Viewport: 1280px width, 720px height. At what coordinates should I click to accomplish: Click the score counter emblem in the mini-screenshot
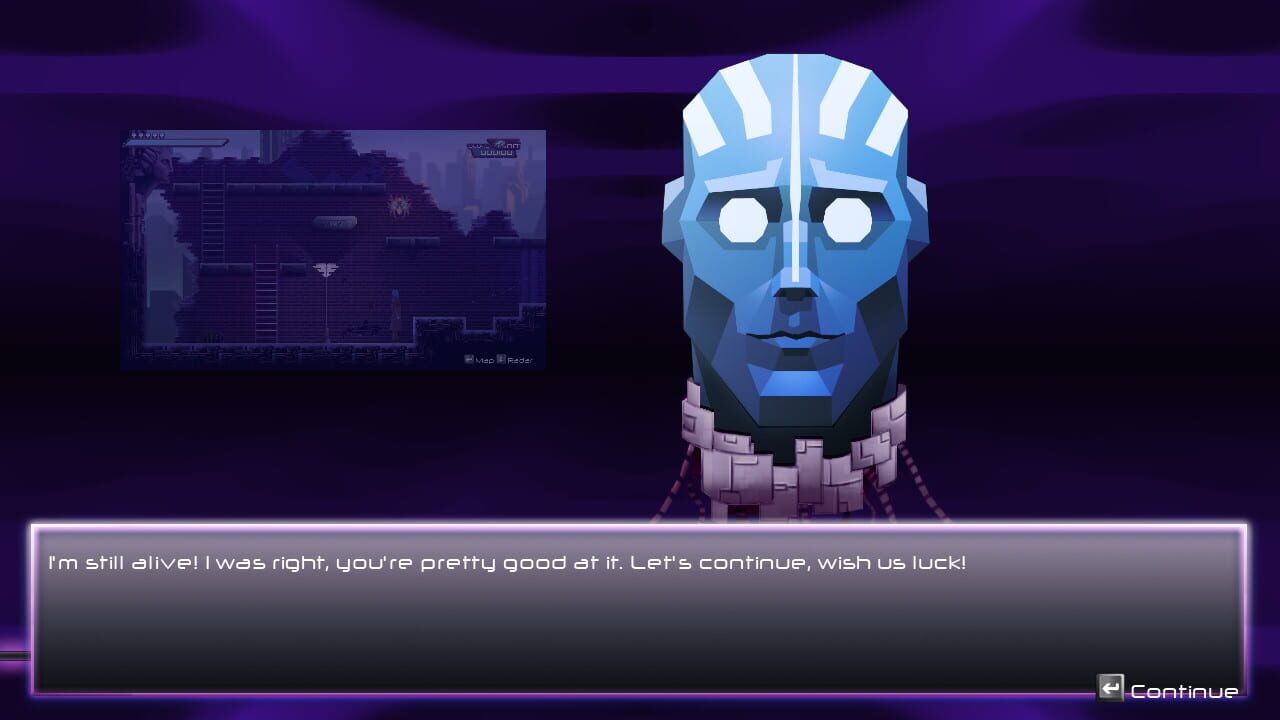[493, 148]
